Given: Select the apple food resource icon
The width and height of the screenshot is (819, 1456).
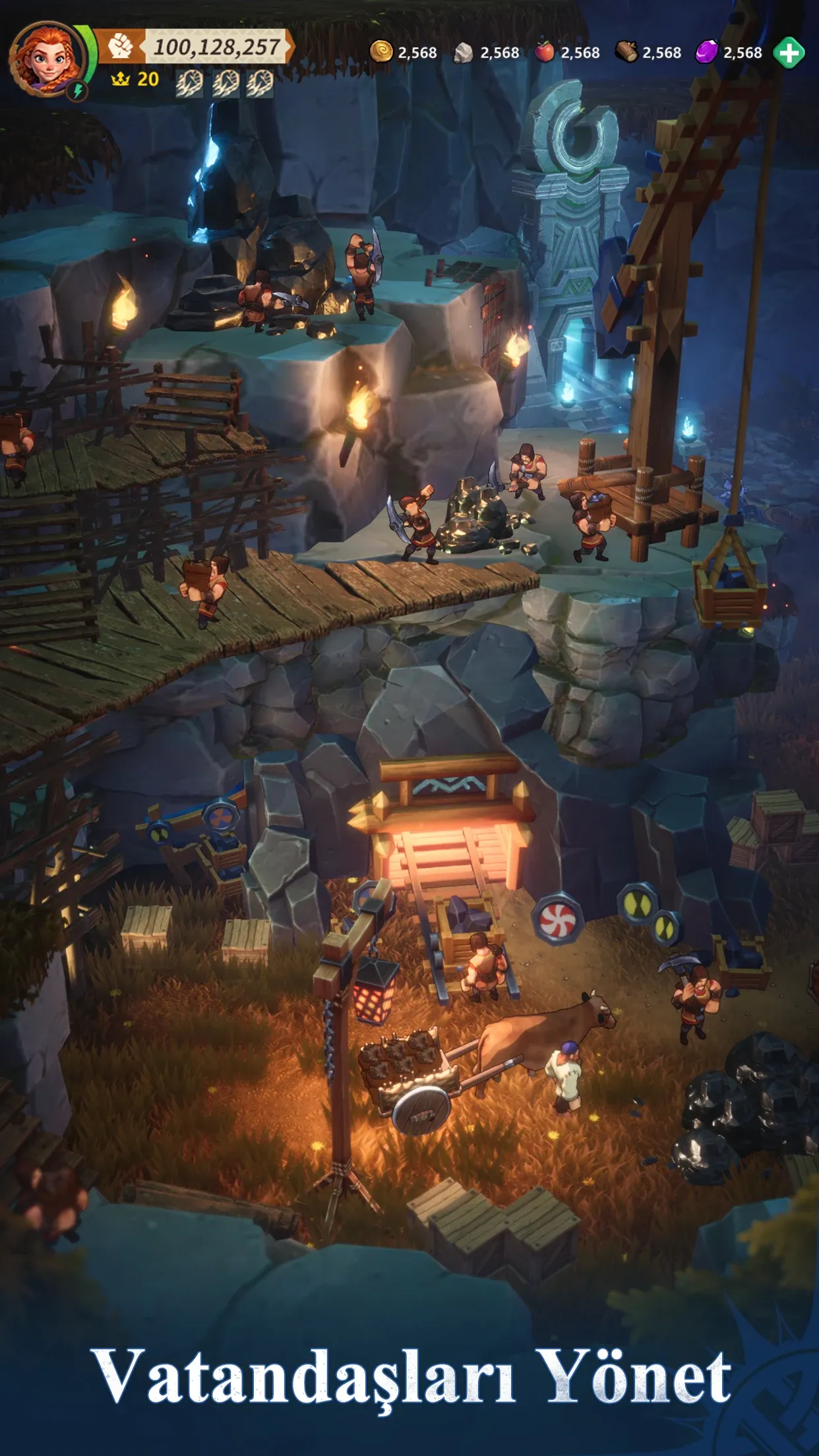Looking at the screenshot, I should coord(544,51).
